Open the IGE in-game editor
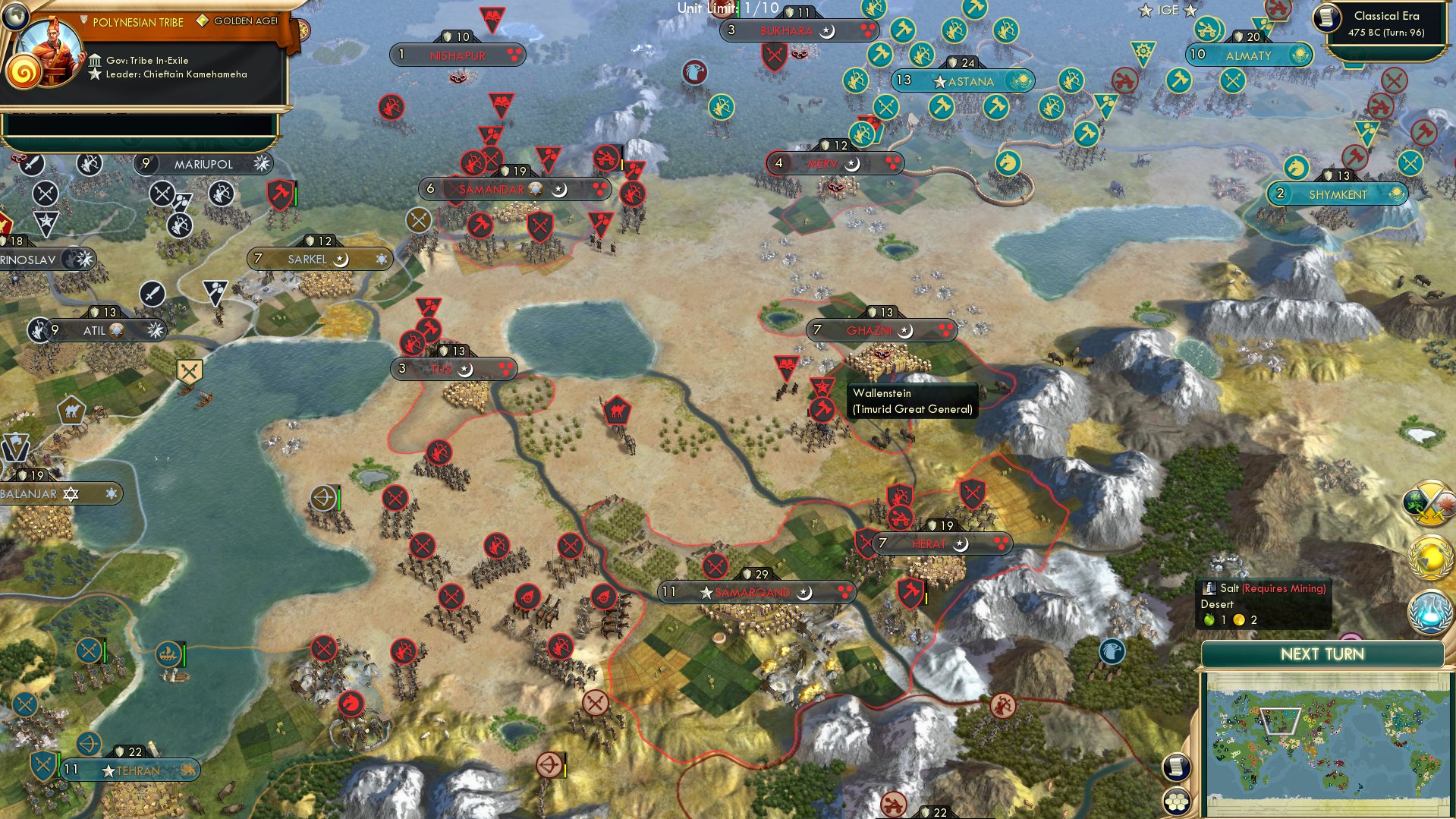Image resolution: width=1456 pixels, height=819 pixels. click(x=1167, y=10)
